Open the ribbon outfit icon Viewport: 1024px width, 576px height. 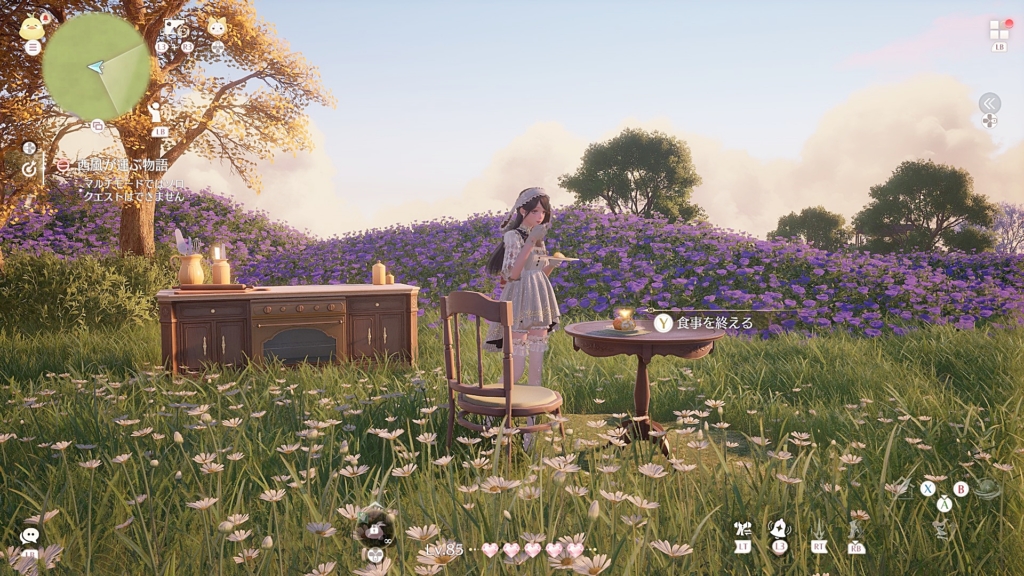pos(742,529)
